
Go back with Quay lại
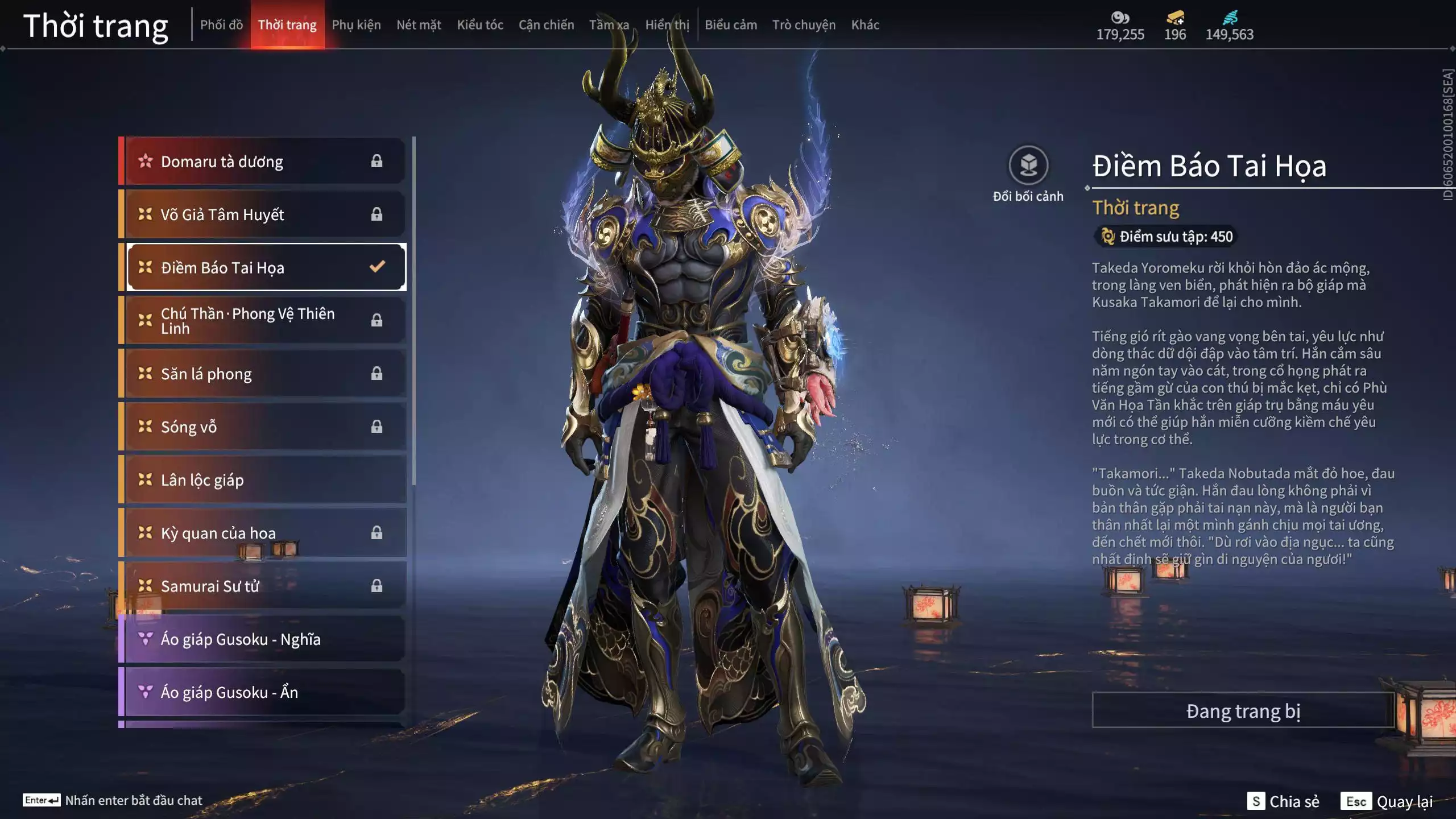tap(1387, 801)
